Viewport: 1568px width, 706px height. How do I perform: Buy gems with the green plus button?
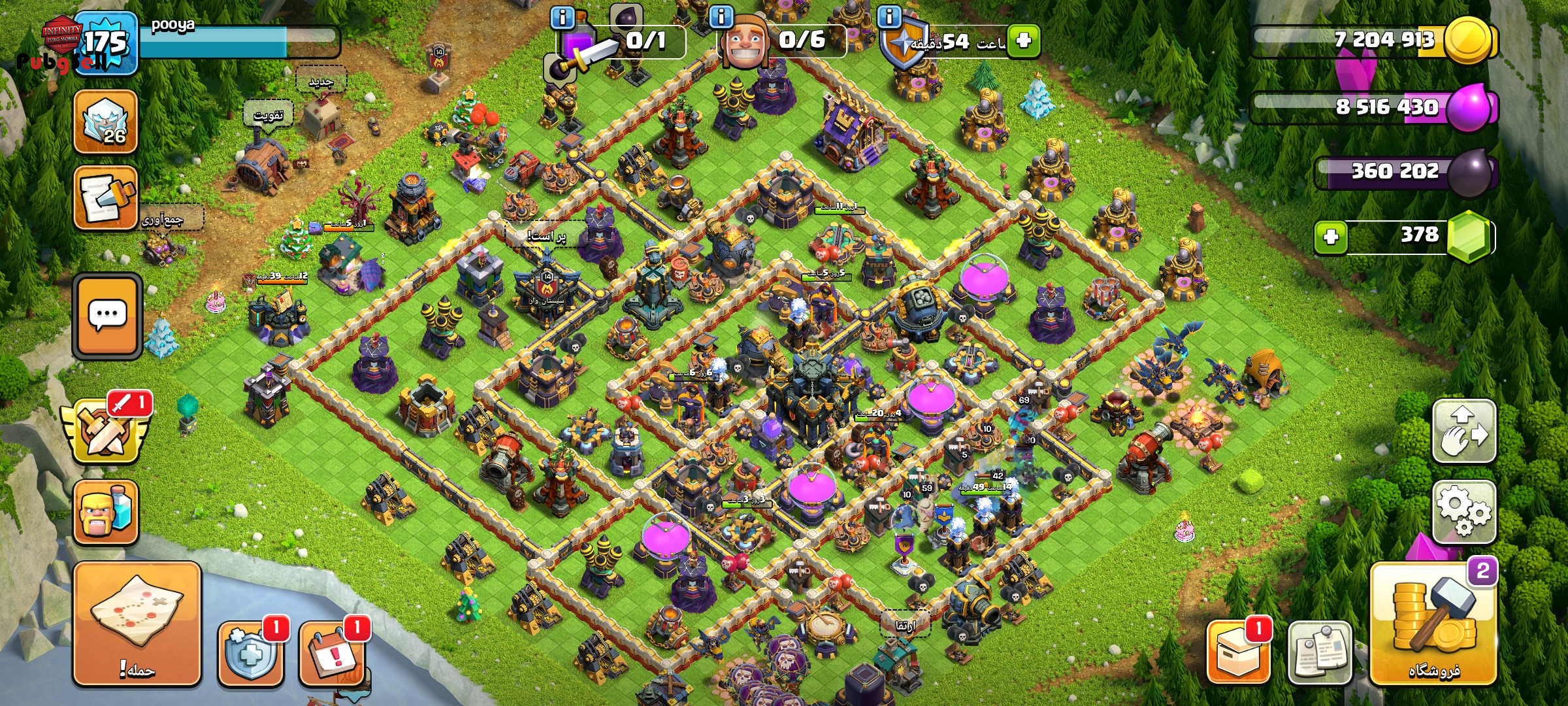(1331, 236)
